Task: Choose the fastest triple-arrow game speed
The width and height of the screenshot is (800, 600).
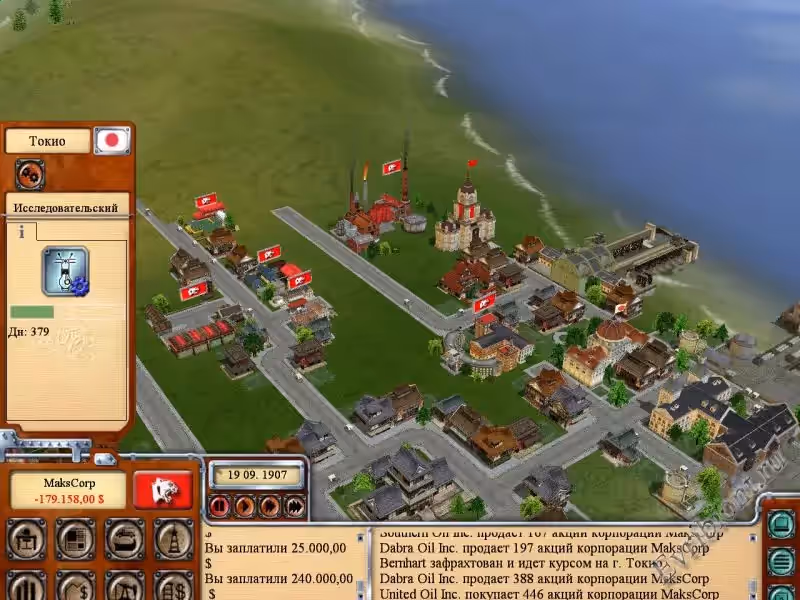Action: (294, 506)
